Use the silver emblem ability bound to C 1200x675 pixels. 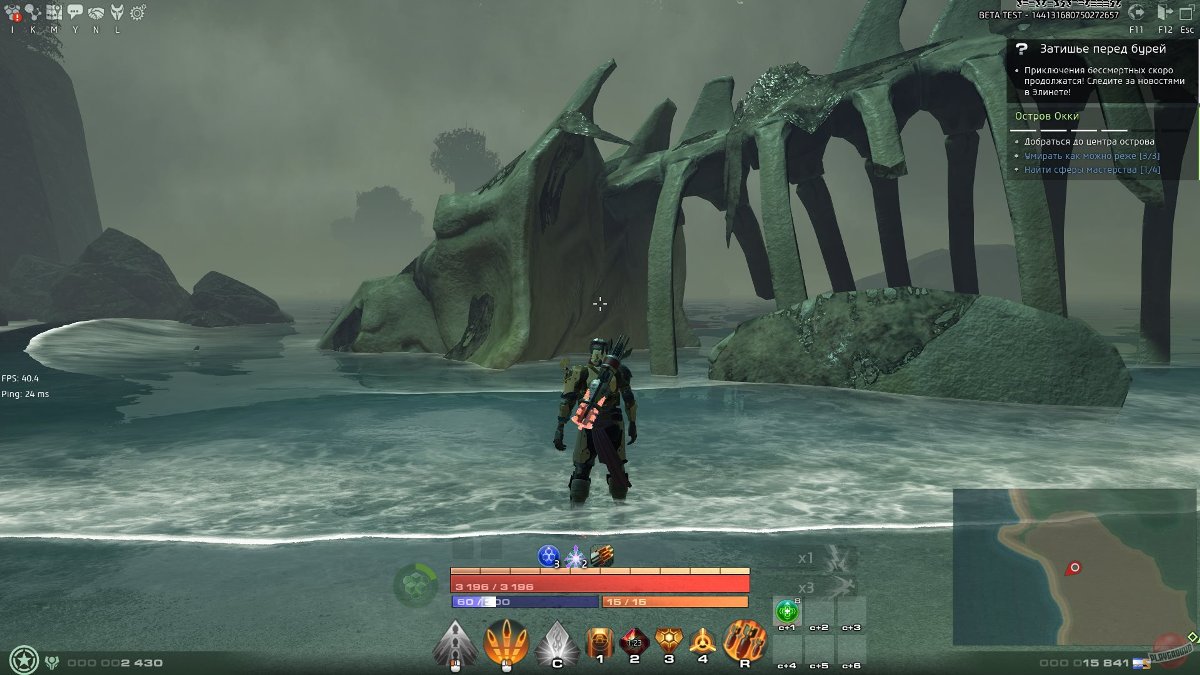click(556, 642)
